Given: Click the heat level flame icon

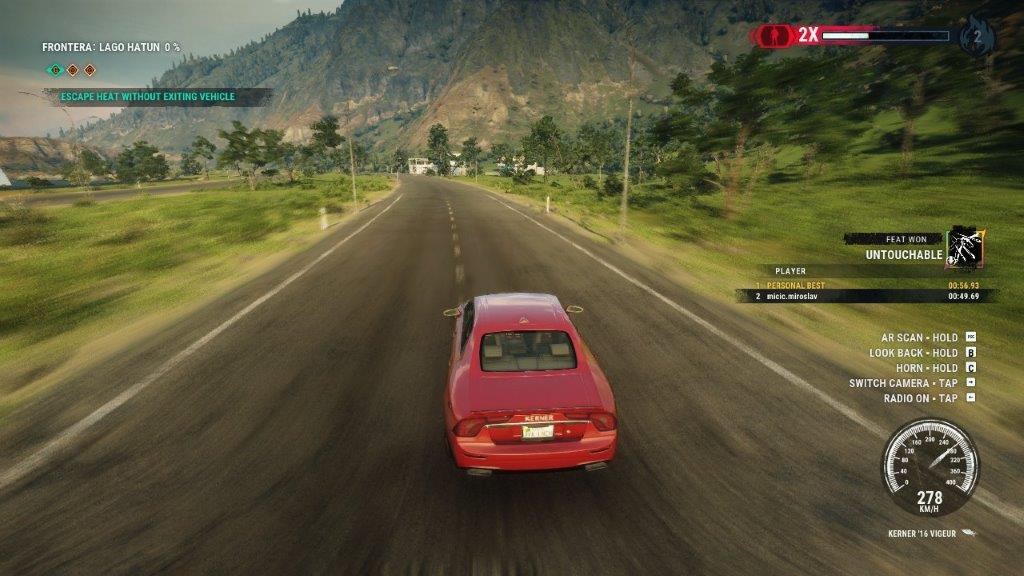Looking at the screenshot, I should tap(976, 36).
